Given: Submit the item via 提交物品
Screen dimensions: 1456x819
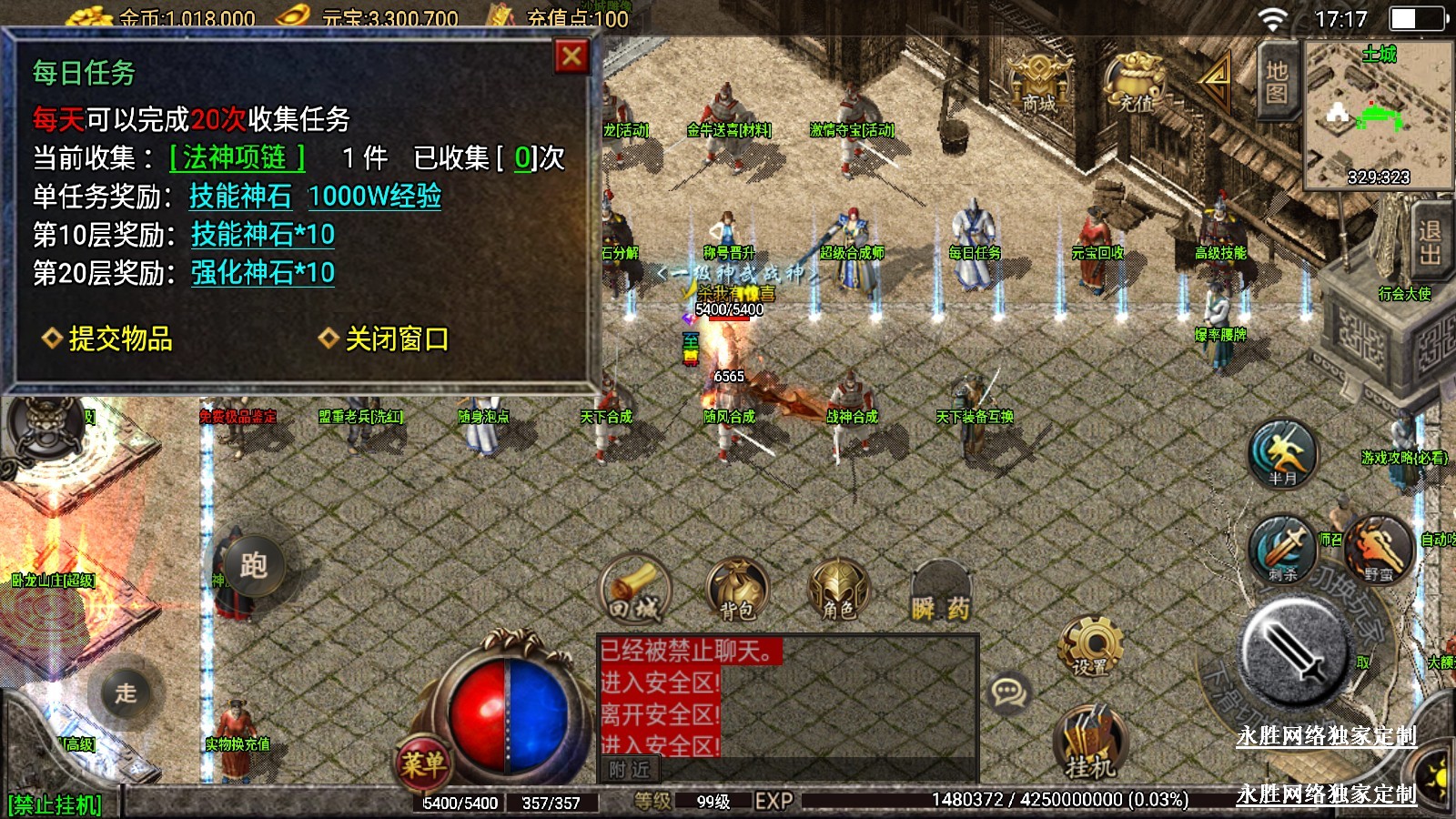Looking at the screenshot, I should (108, 339).
